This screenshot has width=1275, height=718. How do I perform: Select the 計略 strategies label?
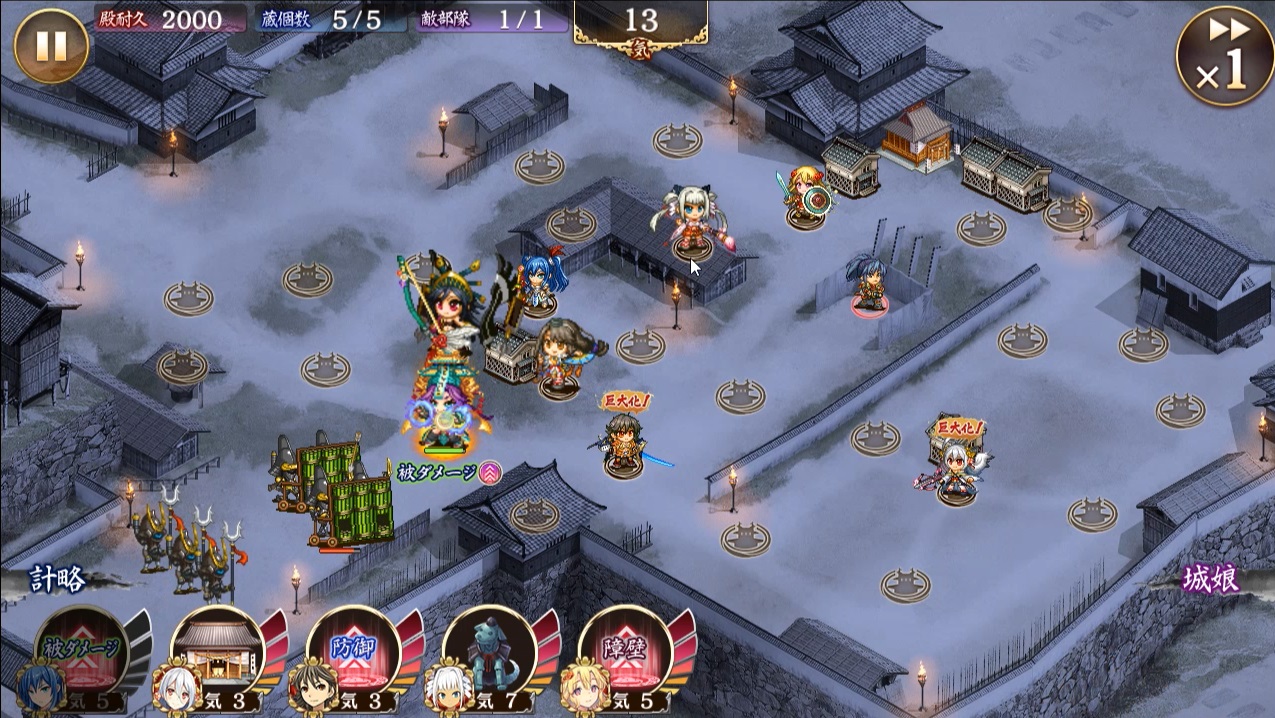pyautogui.click(x=58, y=579)
